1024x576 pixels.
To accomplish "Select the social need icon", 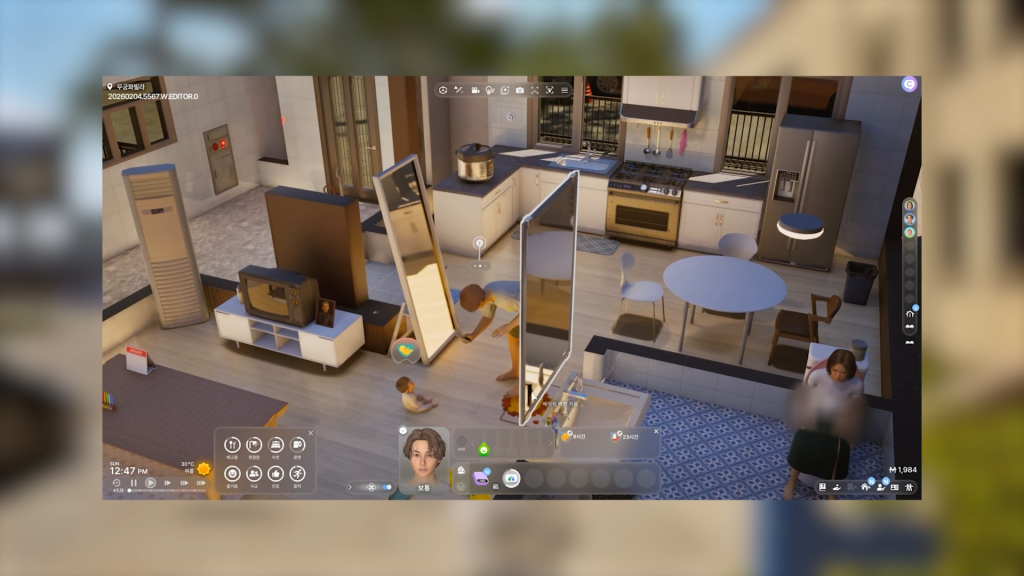I will tap(254, 473).
